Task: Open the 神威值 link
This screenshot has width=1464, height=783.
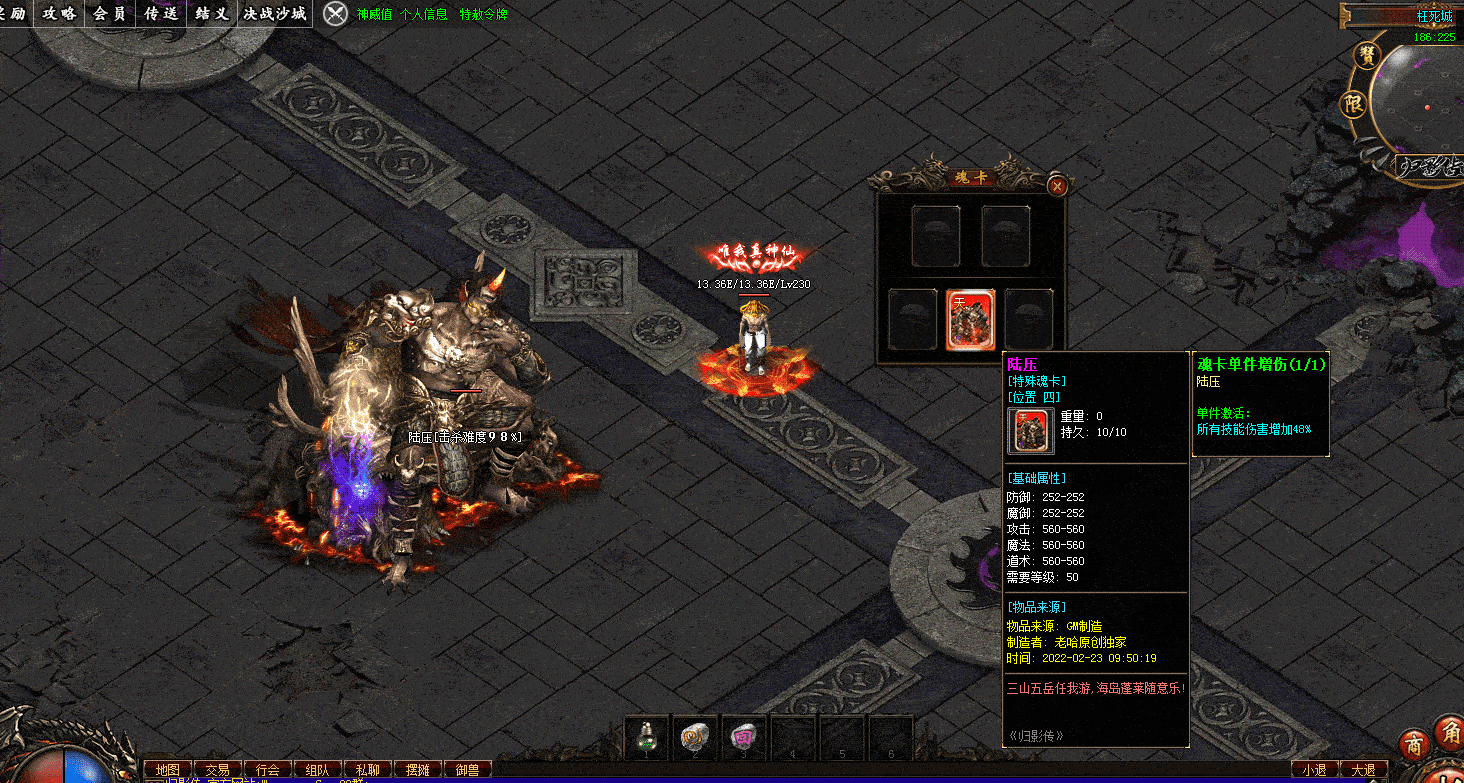Action: [374, 15]
